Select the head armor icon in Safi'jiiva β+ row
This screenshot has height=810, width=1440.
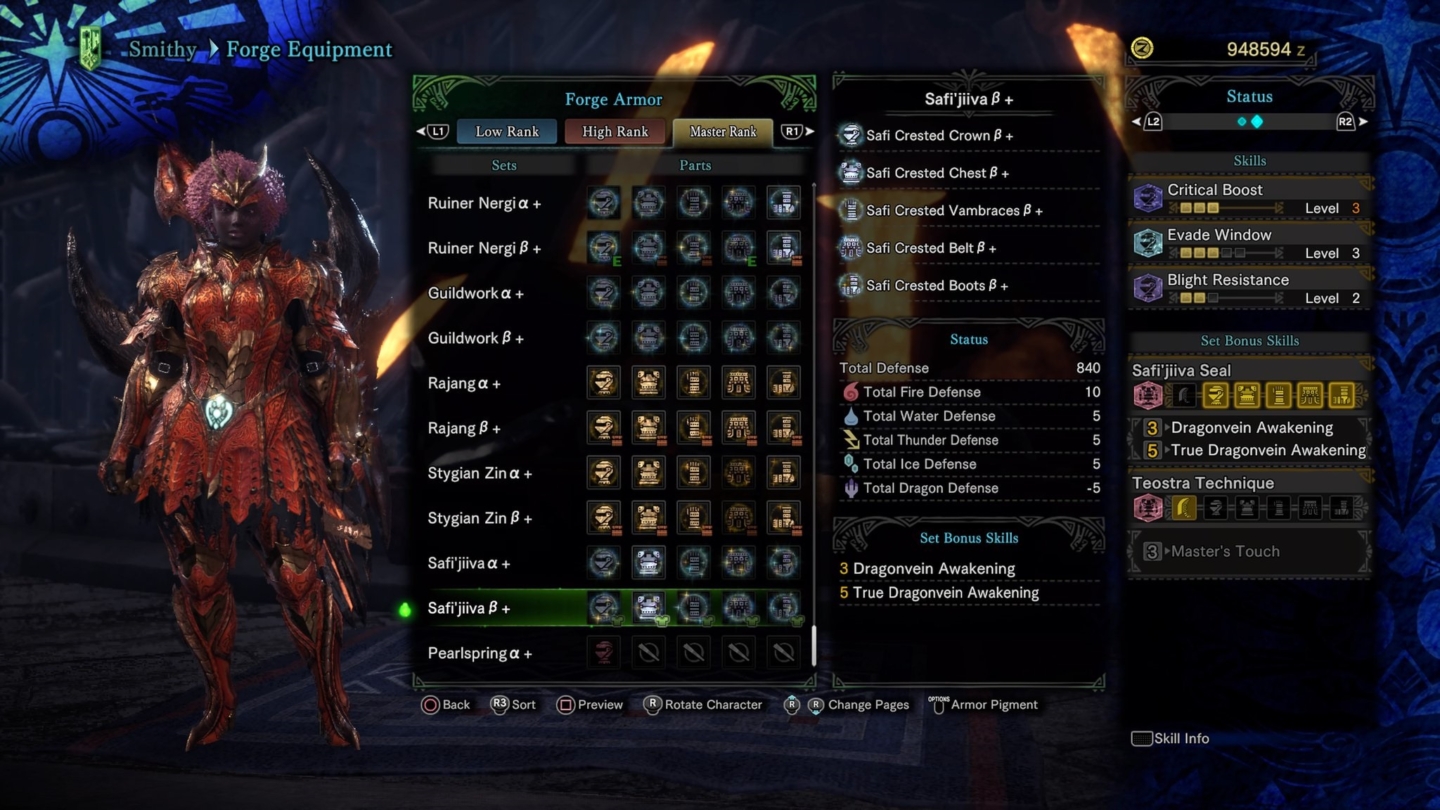point(603,607)
